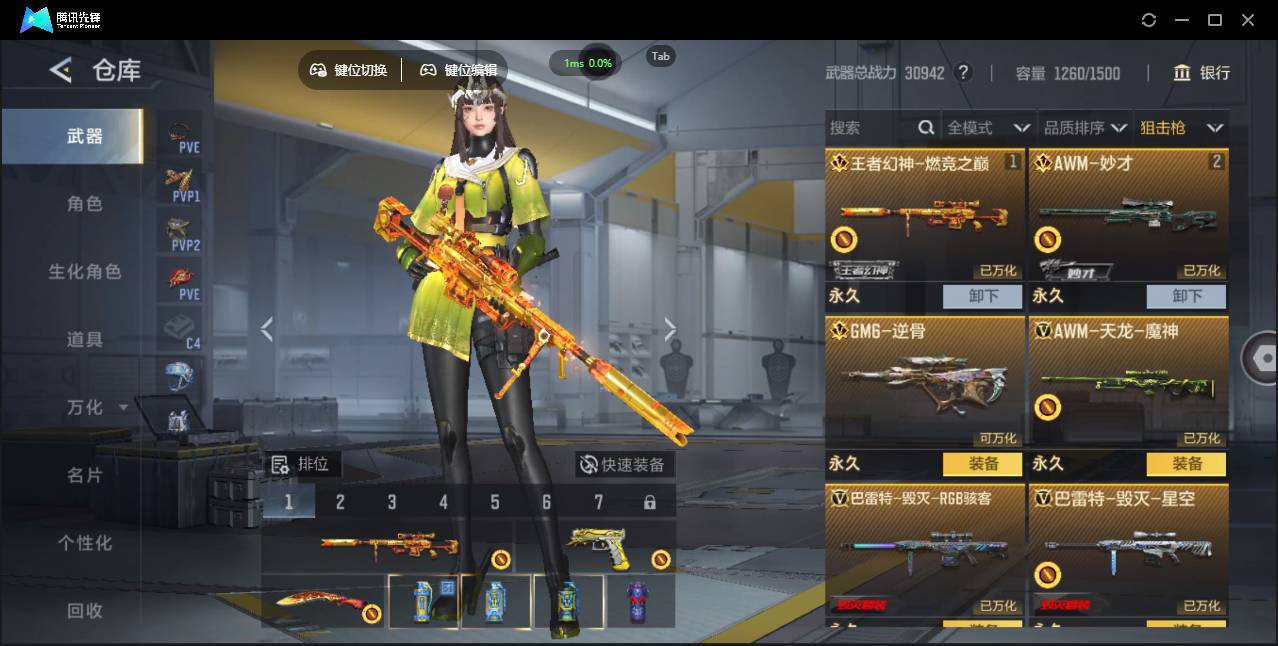Viewport: 1278px width, 646px height.
Task: Open the 银行 bank
Action: coord(1202,73)
